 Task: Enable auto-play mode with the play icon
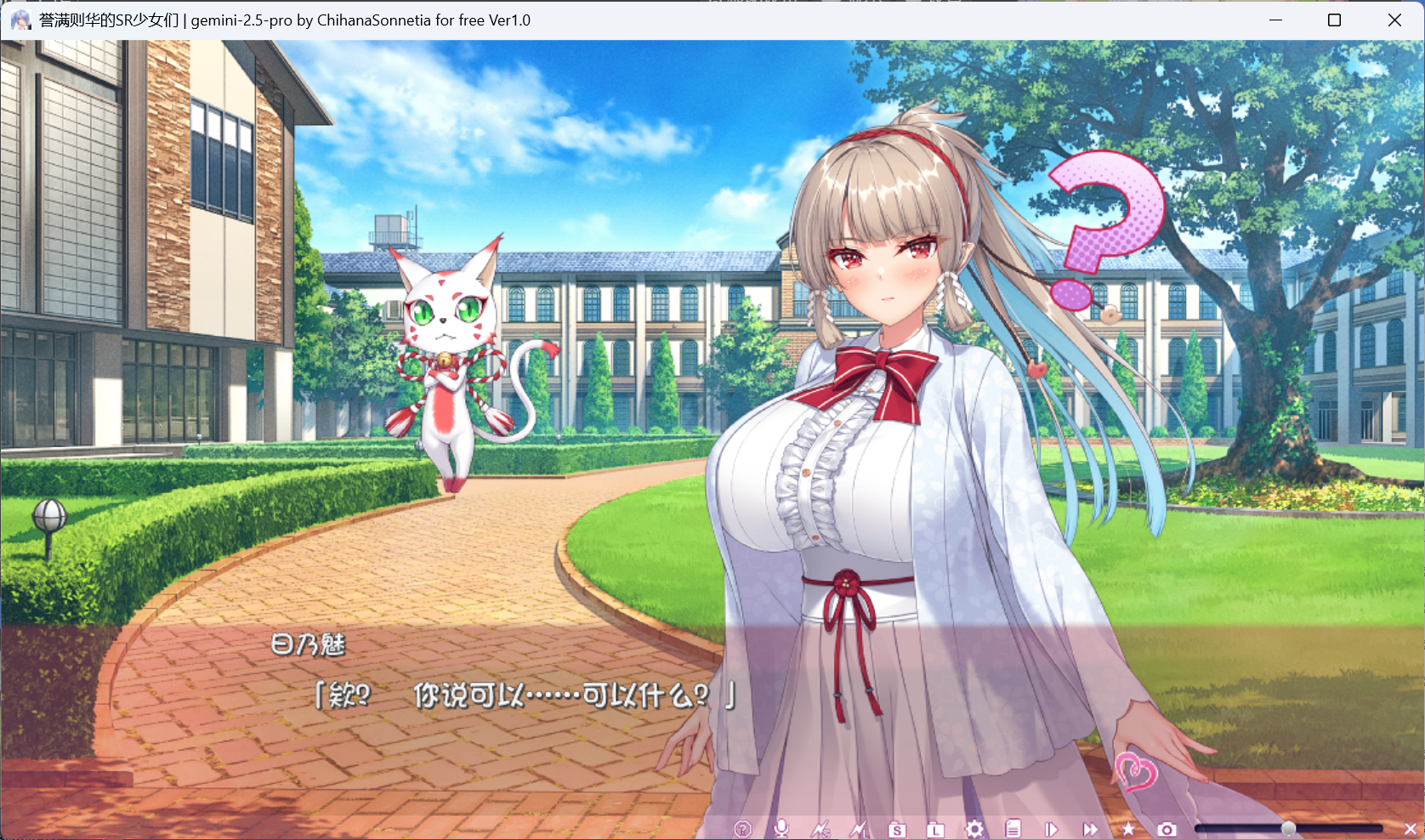coord(1052,827)
